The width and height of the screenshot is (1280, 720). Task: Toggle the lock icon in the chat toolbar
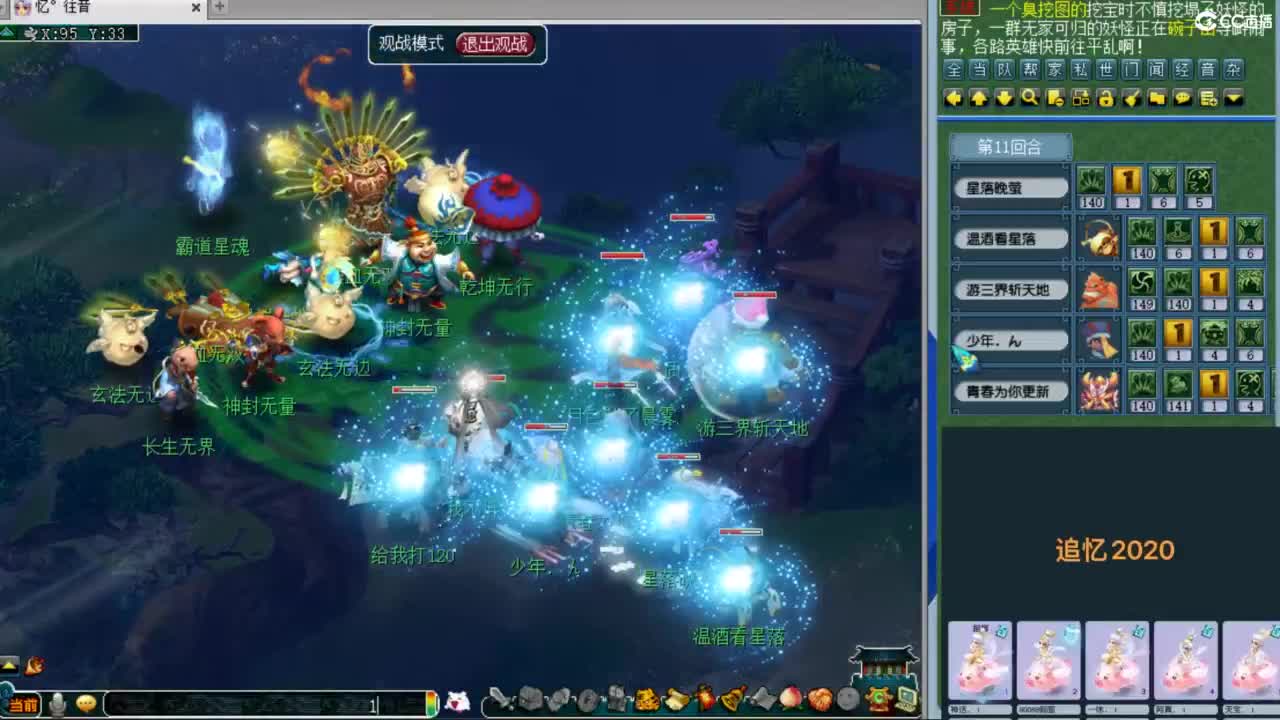pyautogui.click(x=1108, y=99)
